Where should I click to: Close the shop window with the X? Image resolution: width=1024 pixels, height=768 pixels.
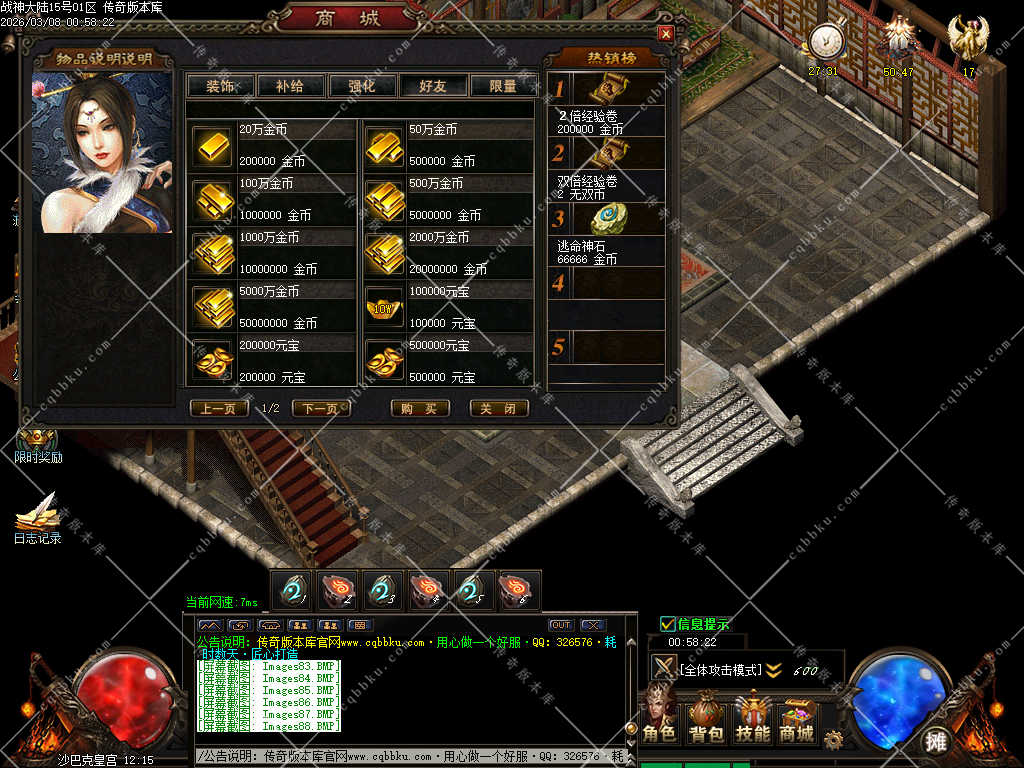pyautogui.click(x=665, y=33)
